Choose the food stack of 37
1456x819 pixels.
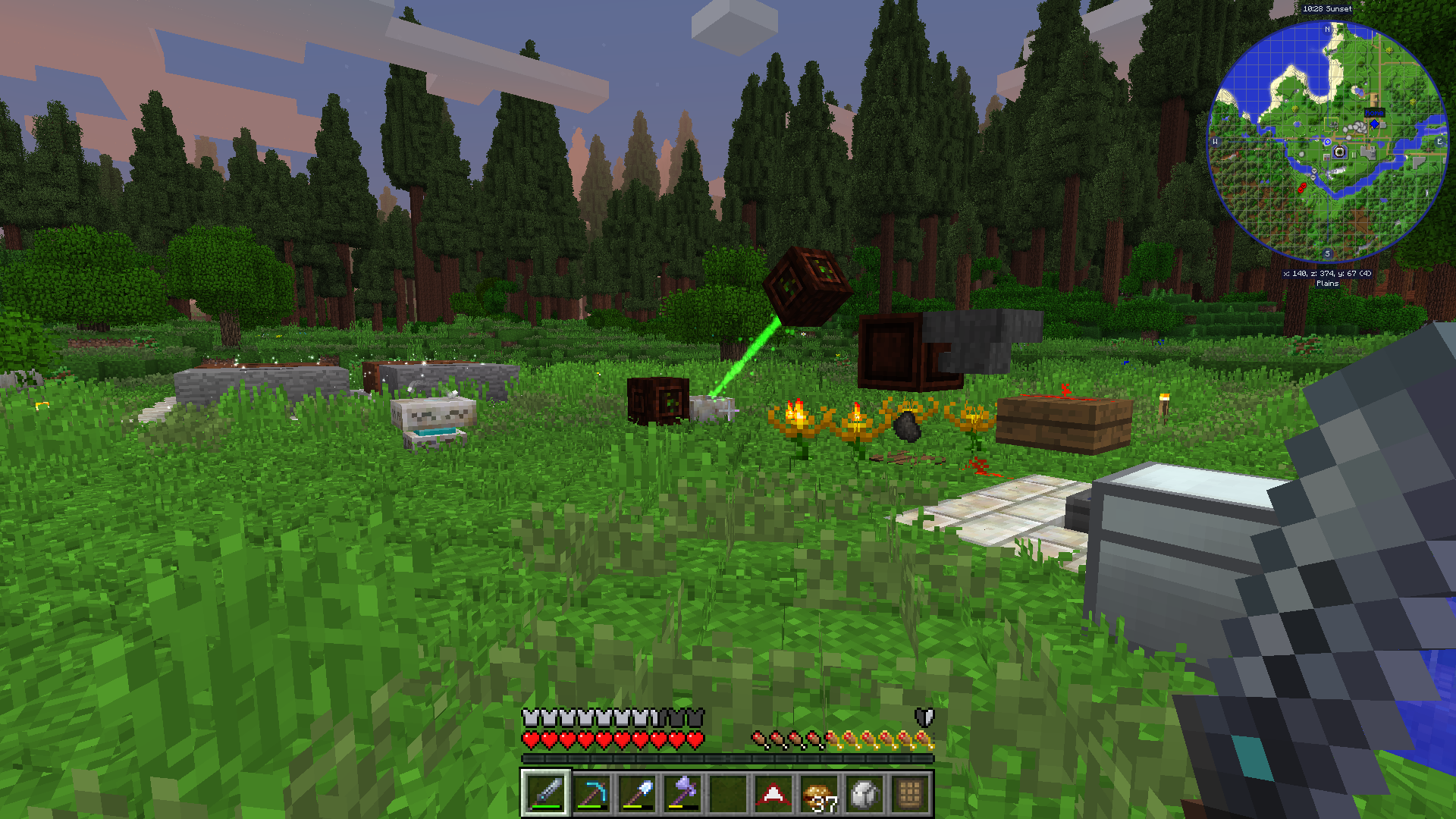tap(819, 793)
